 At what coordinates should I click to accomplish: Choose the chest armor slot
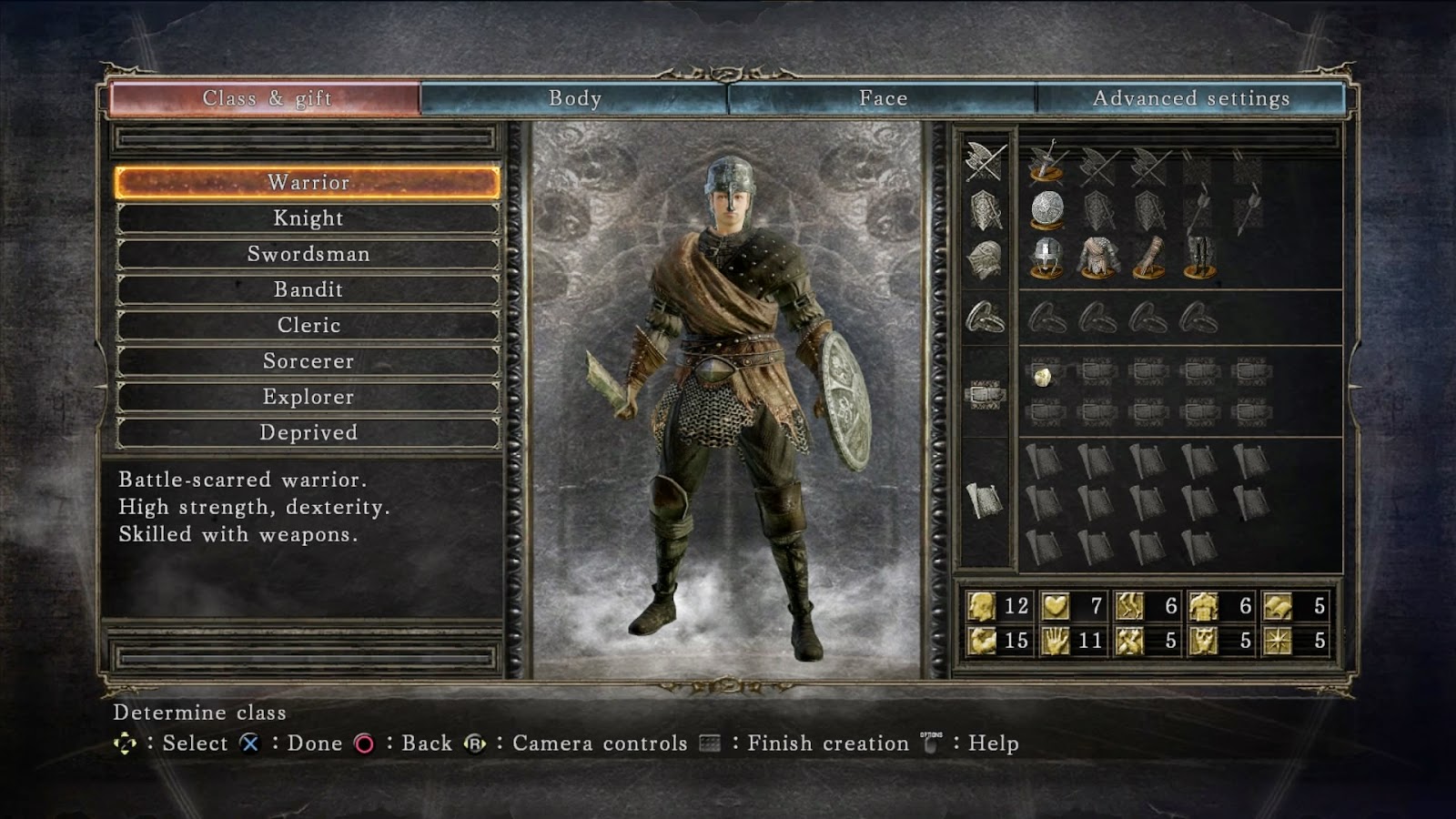(1098, 257)
